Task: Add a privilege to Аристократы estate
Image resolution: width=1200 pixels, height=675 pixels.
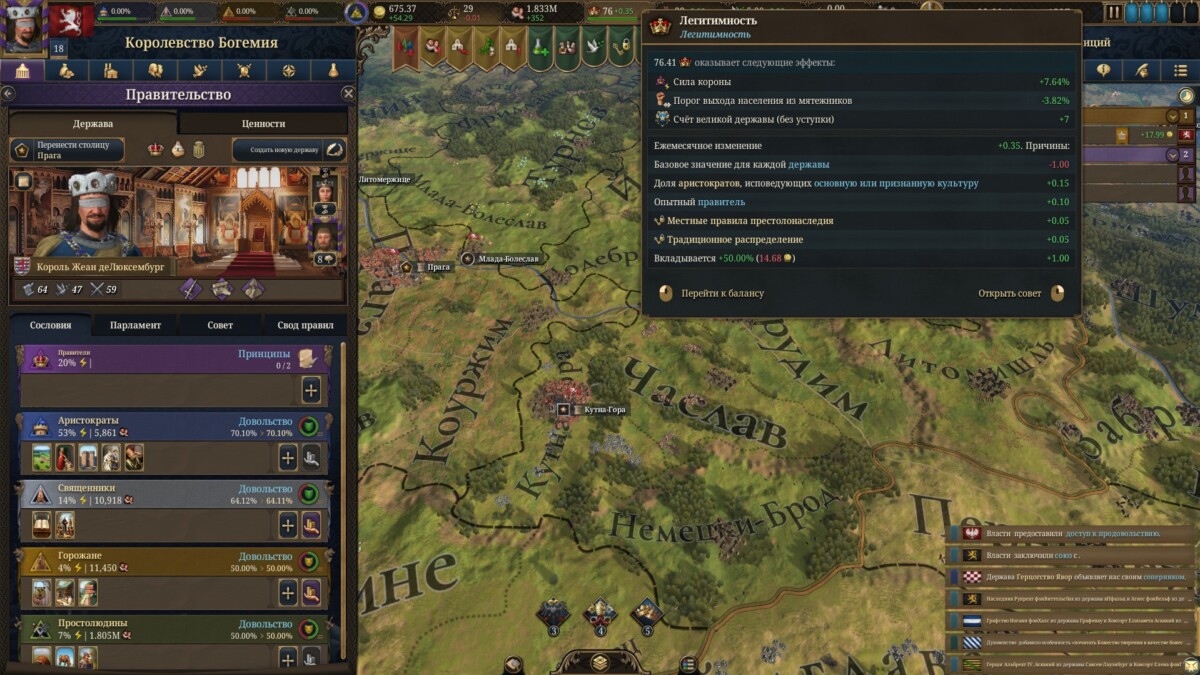Action: coord(288,458)
